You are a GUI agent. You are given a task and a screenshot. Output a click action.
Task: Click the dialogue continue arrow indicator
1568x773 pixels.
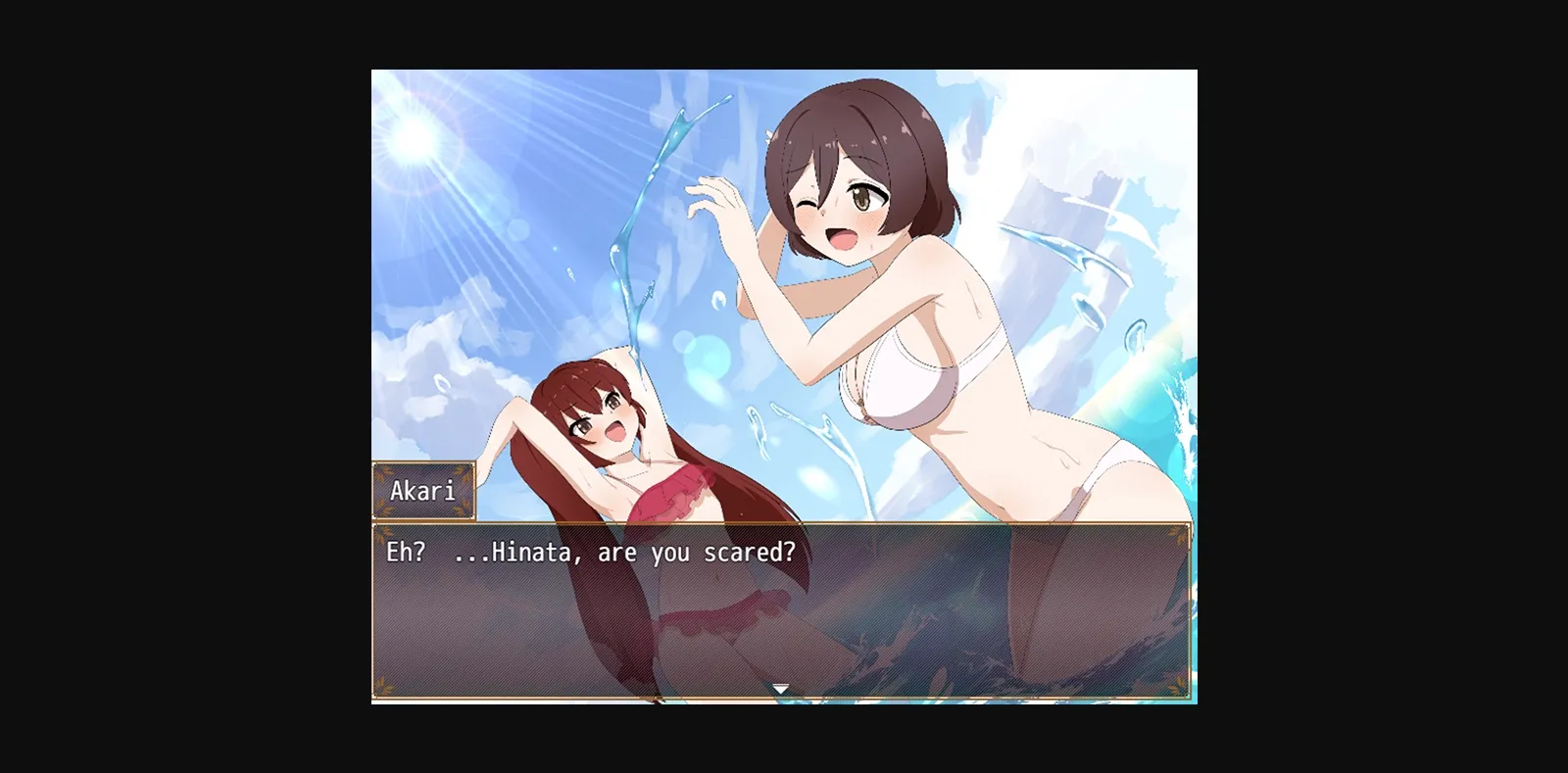pos(780,689)
